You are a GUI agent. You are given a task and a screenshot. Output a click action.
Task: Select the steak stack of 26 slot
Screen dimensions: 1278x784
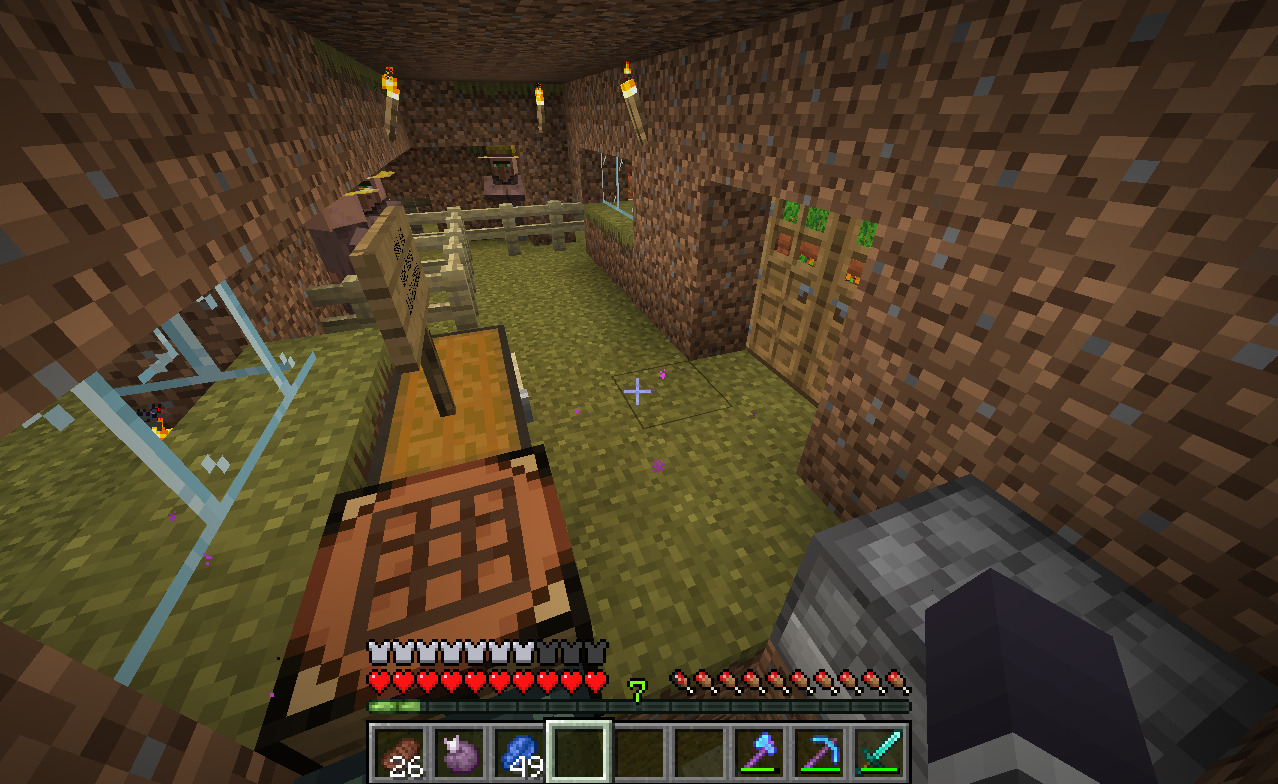(x=398, y=752)
